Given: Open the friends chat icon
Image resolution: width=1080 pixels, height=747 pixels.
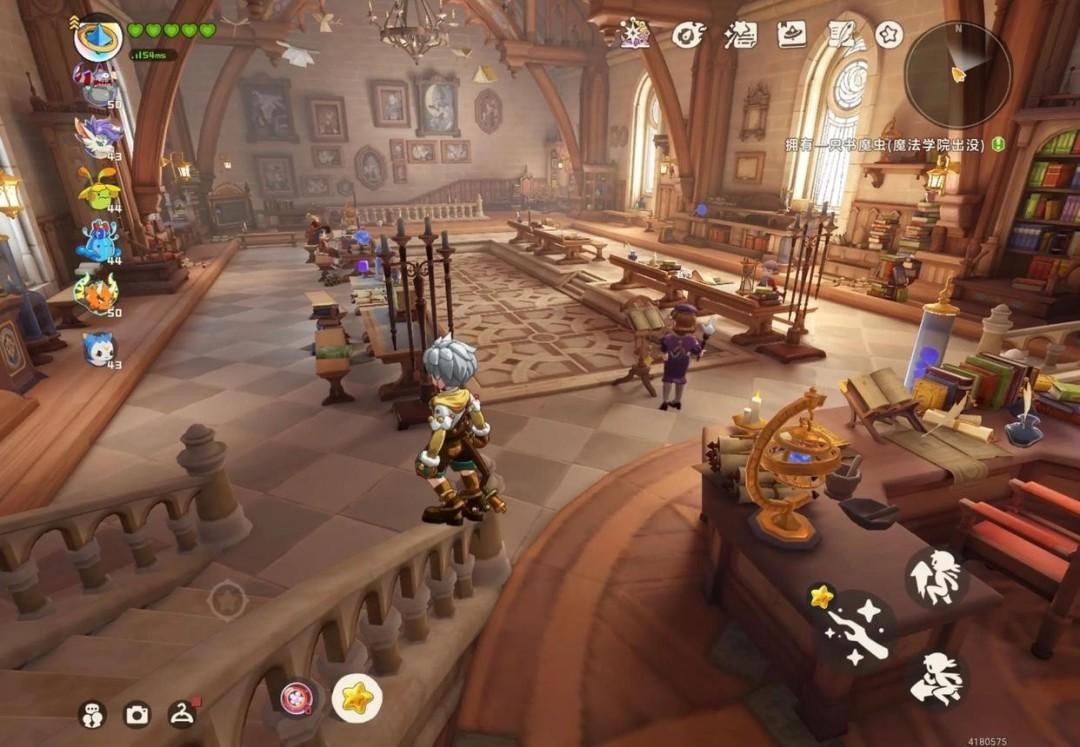Looking at the screenshot, I should click(92, 714).
